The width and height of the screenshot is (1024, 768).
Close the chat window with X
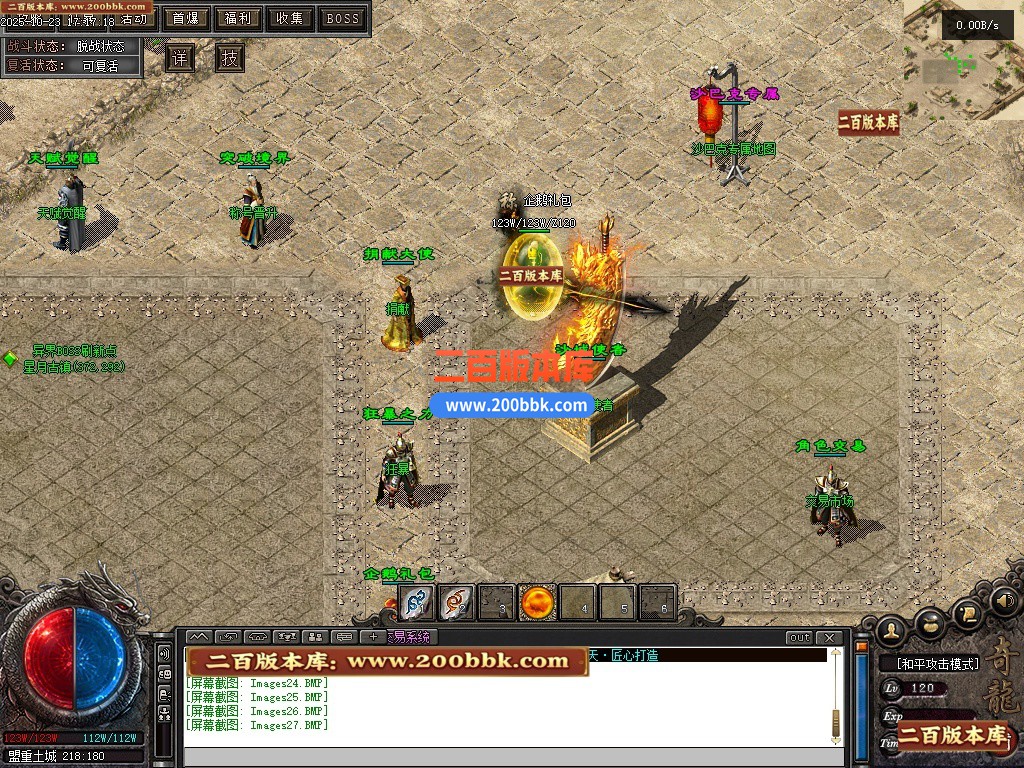tap(830, 638)
